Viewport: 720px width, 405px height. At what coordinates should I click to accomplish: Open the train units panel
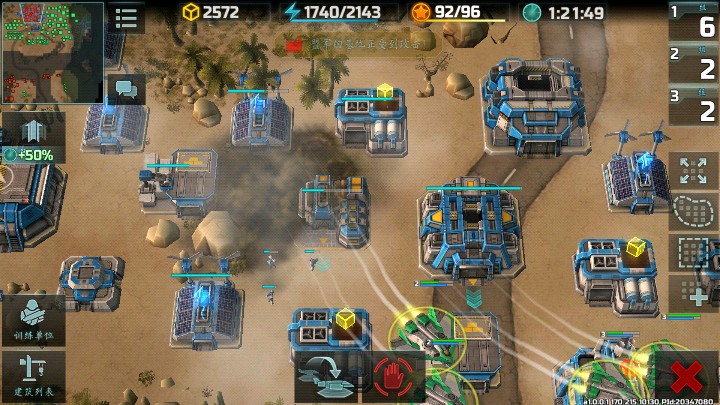32,320
